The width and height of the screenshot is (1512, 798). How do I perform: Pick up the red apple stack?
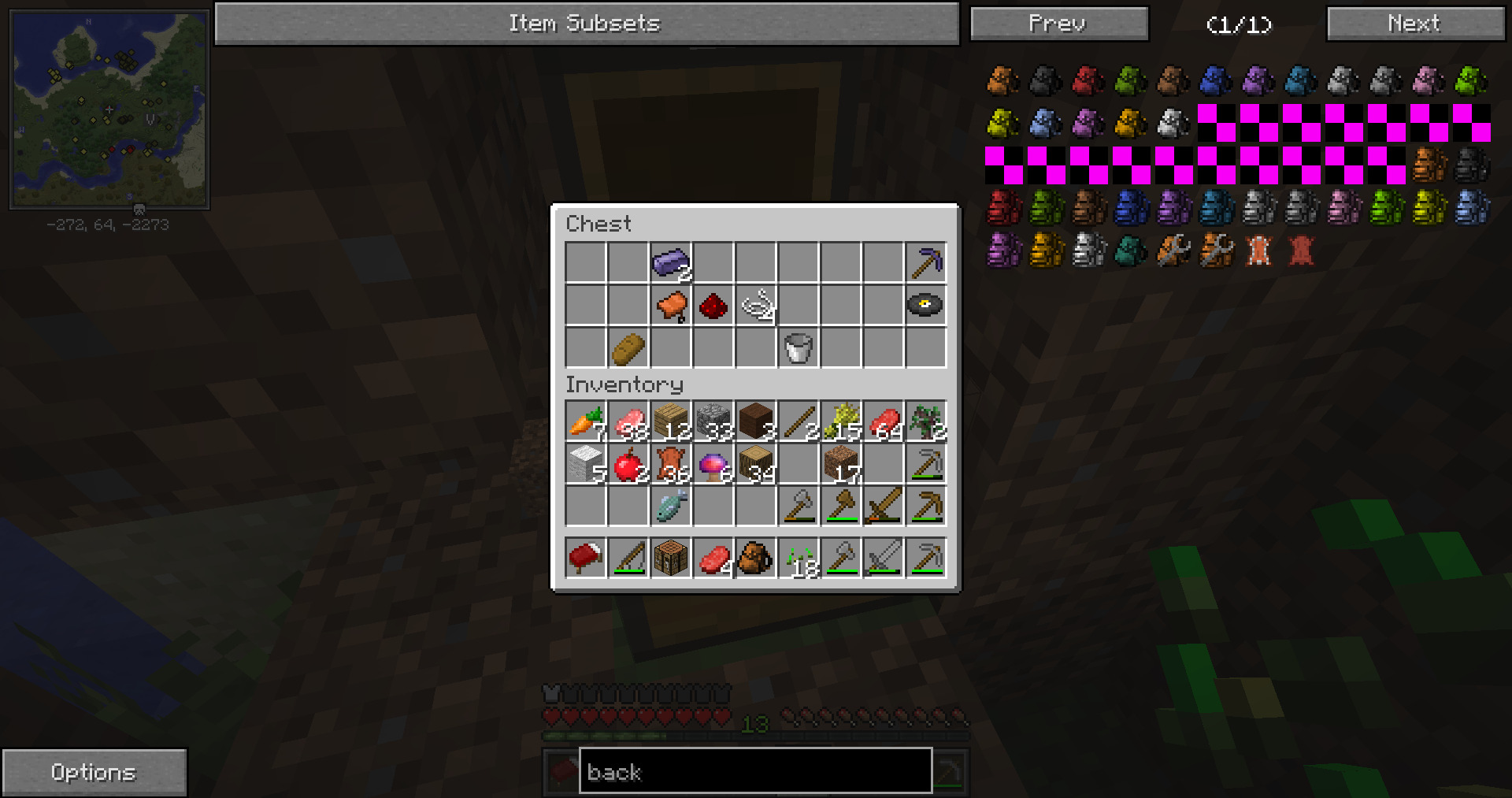click(628, 465)
